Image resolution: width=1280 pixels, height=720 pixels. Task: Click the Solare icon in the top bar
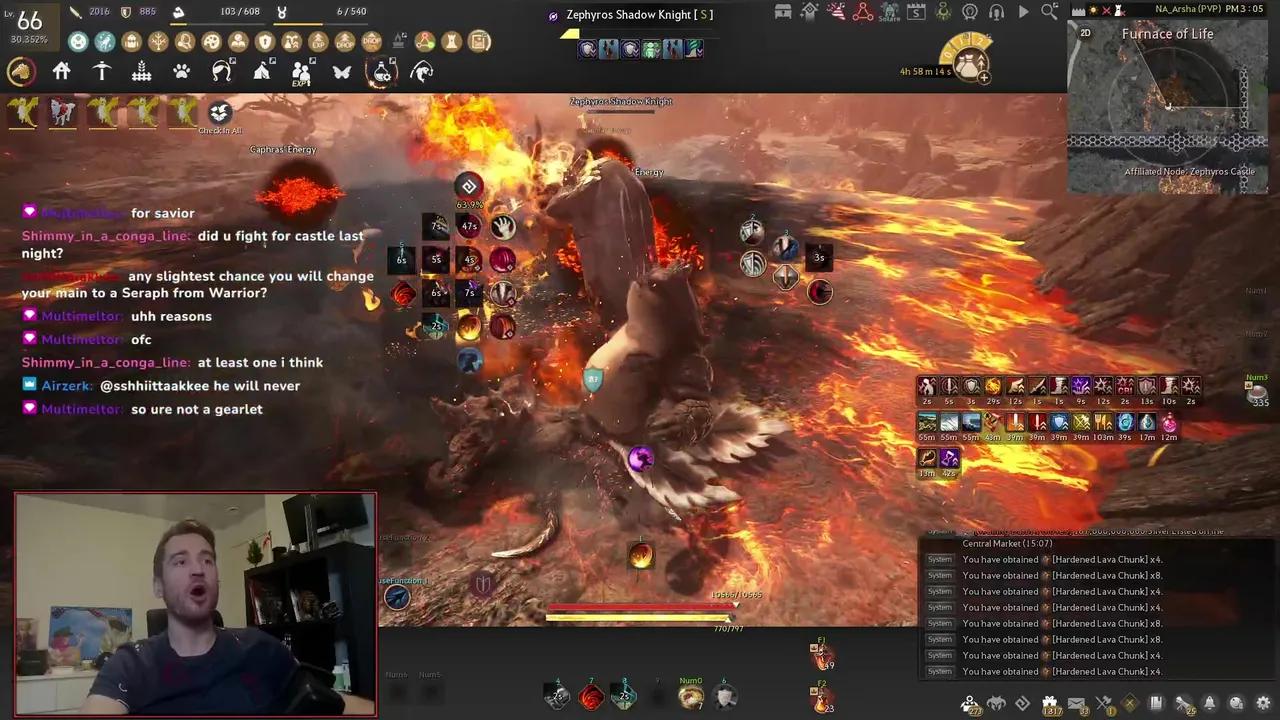pos(889,12)
